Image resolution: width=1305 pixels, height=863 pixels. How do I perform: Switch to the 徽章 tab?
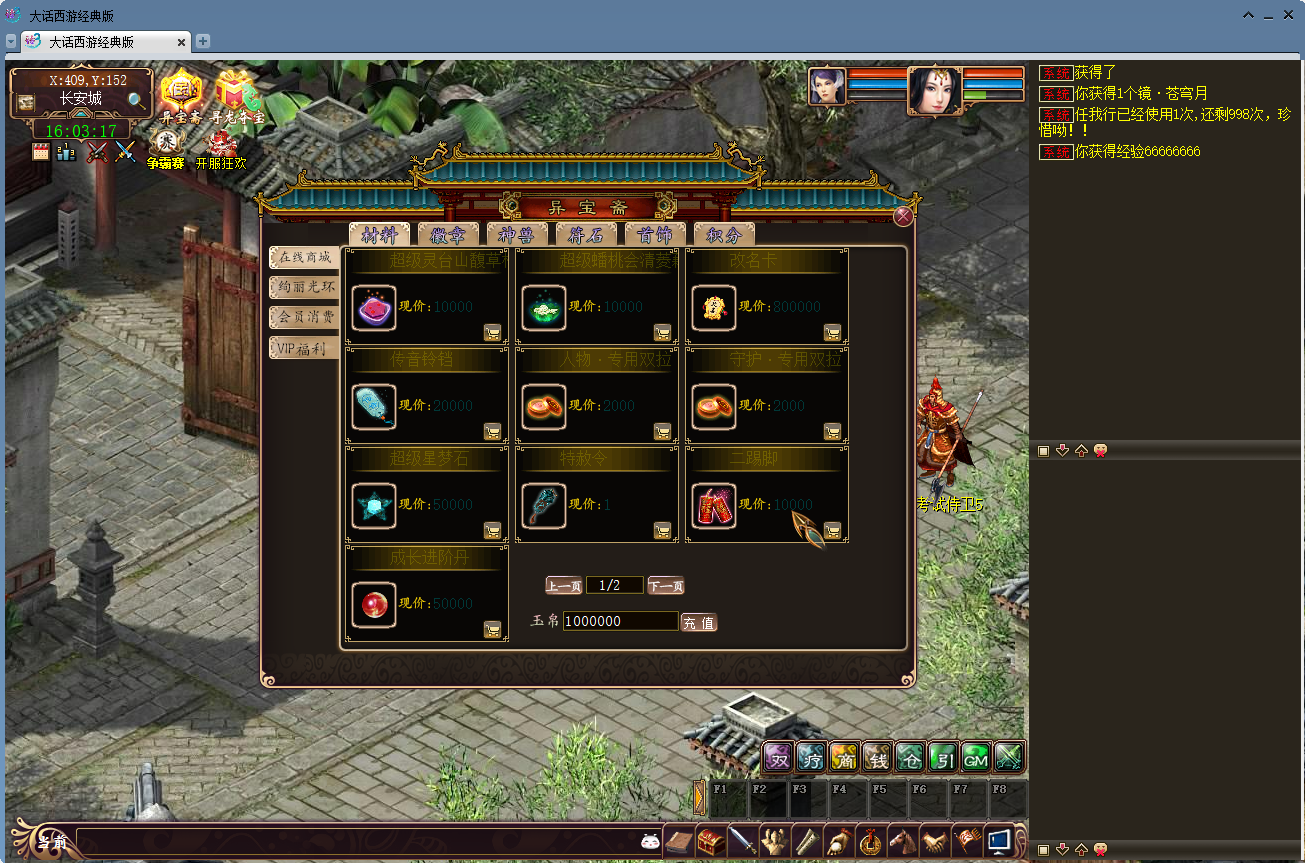pos(448,235)
